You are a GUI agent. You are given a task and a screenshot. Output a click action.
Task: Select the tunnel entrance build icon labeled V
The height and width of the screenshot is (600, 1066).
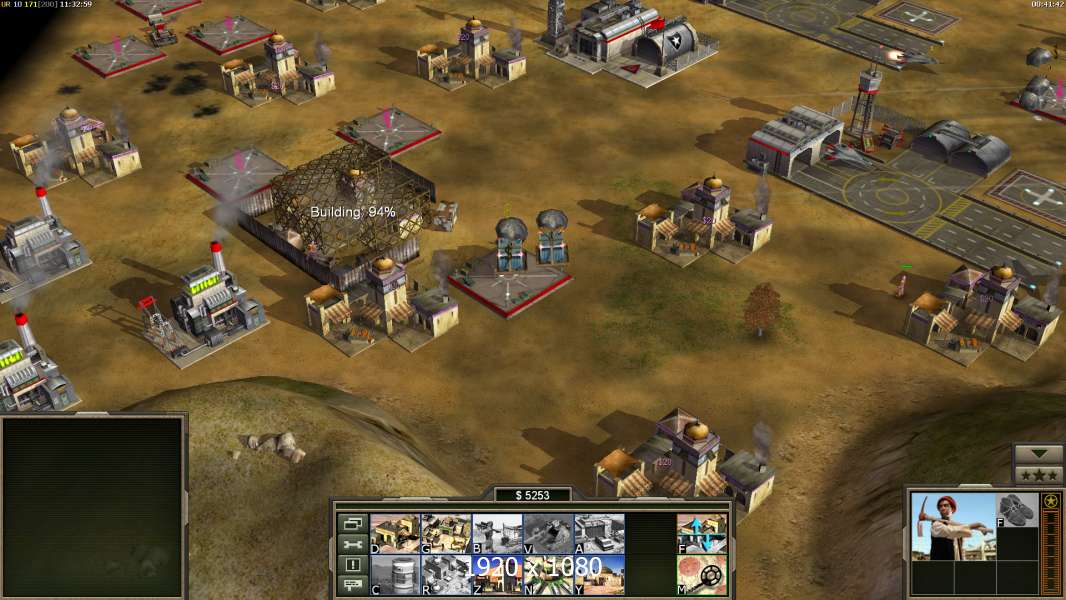pyautogui.click(x=548, y=533)
